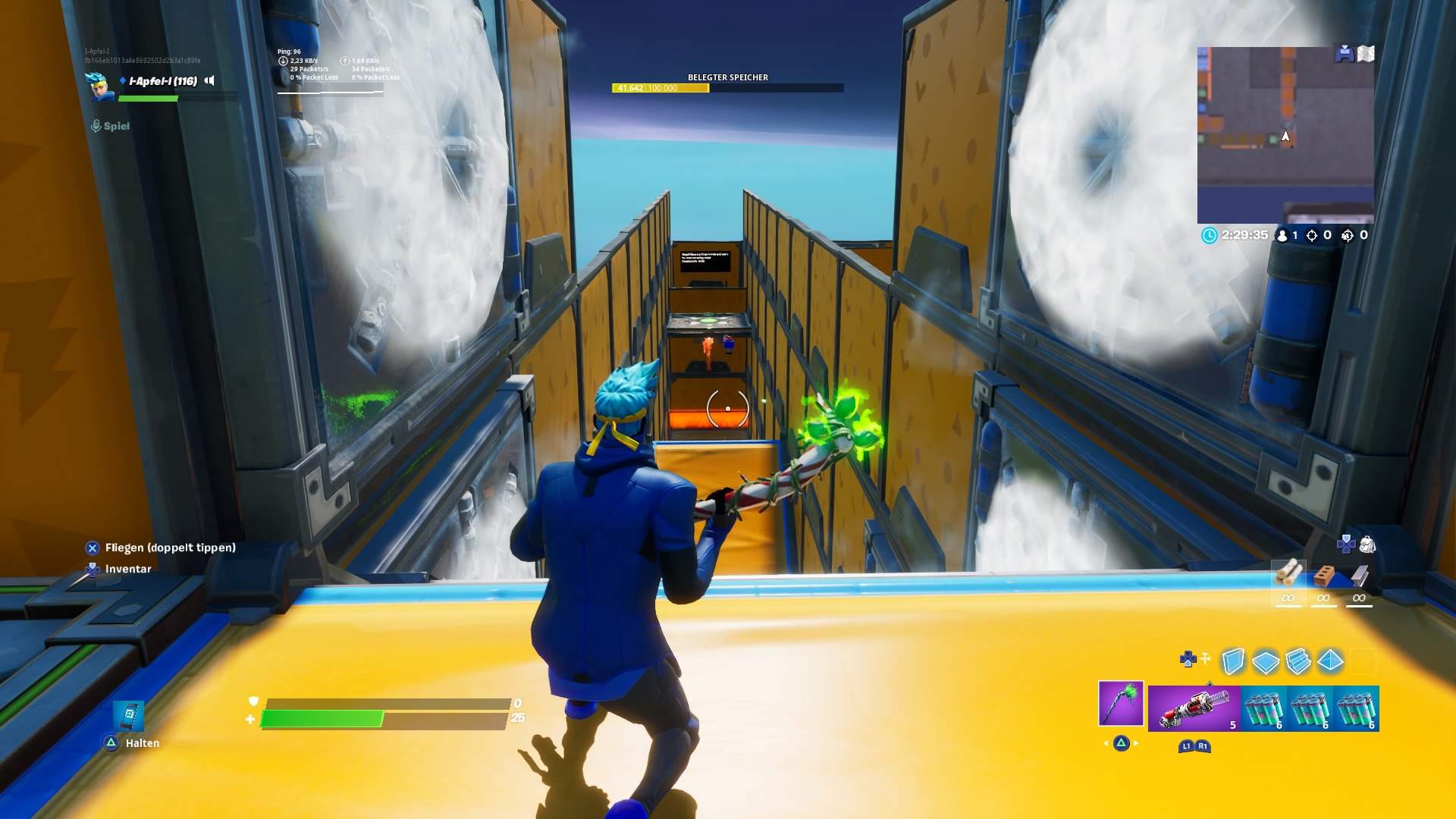Mute the speaker icon next to I-Apfel-I
1456x819 pixels.
click(x=209, y=81)
